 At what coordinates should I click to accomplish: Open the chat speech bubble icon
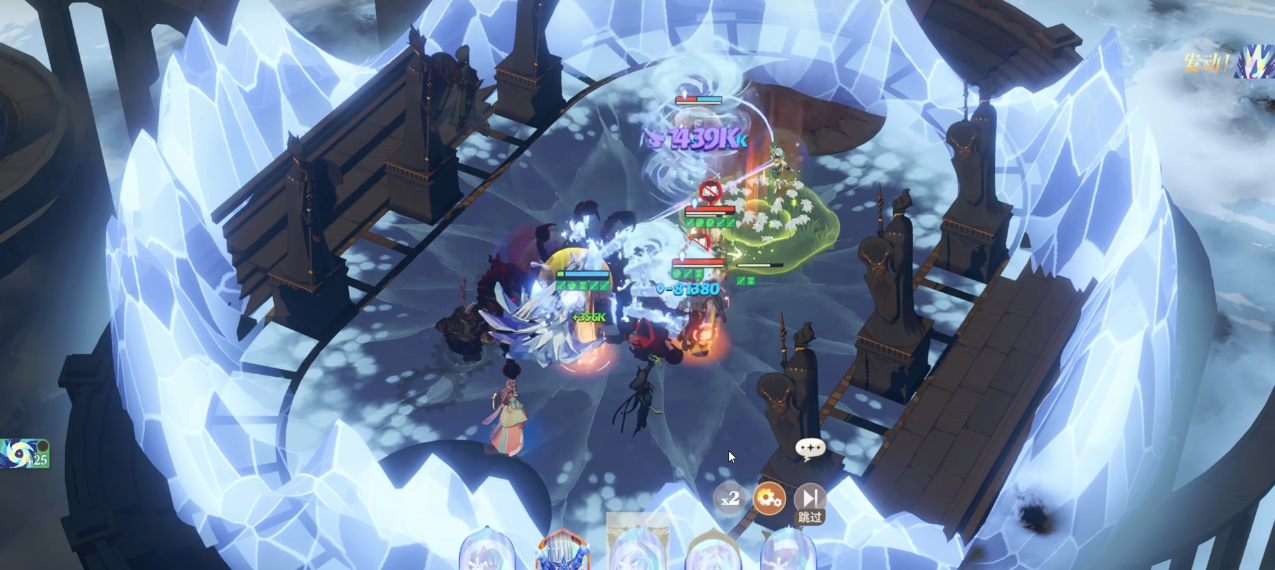(x=810, y=449)
